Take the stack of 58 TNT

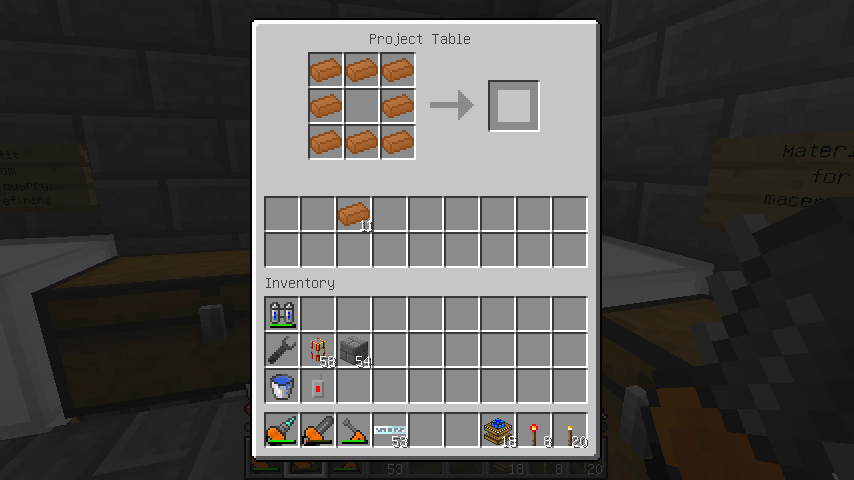point(318,350)
